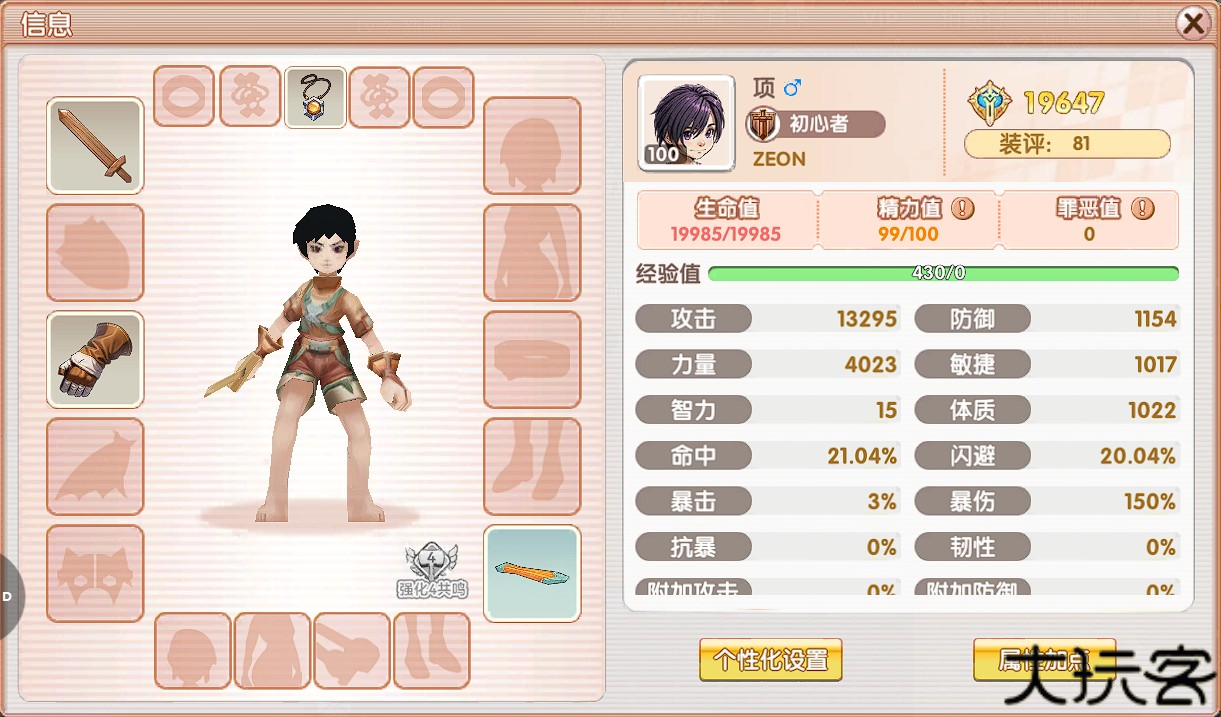Select the equipped leather gloves slot

click(95, 360)
